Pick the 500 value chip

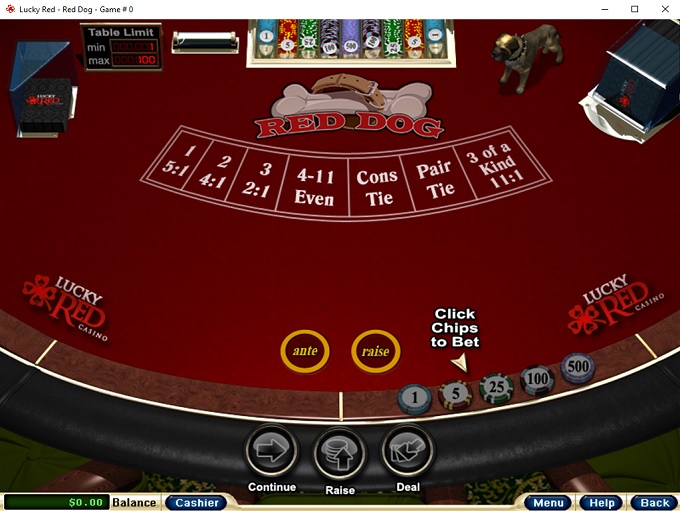pos(577,367)
